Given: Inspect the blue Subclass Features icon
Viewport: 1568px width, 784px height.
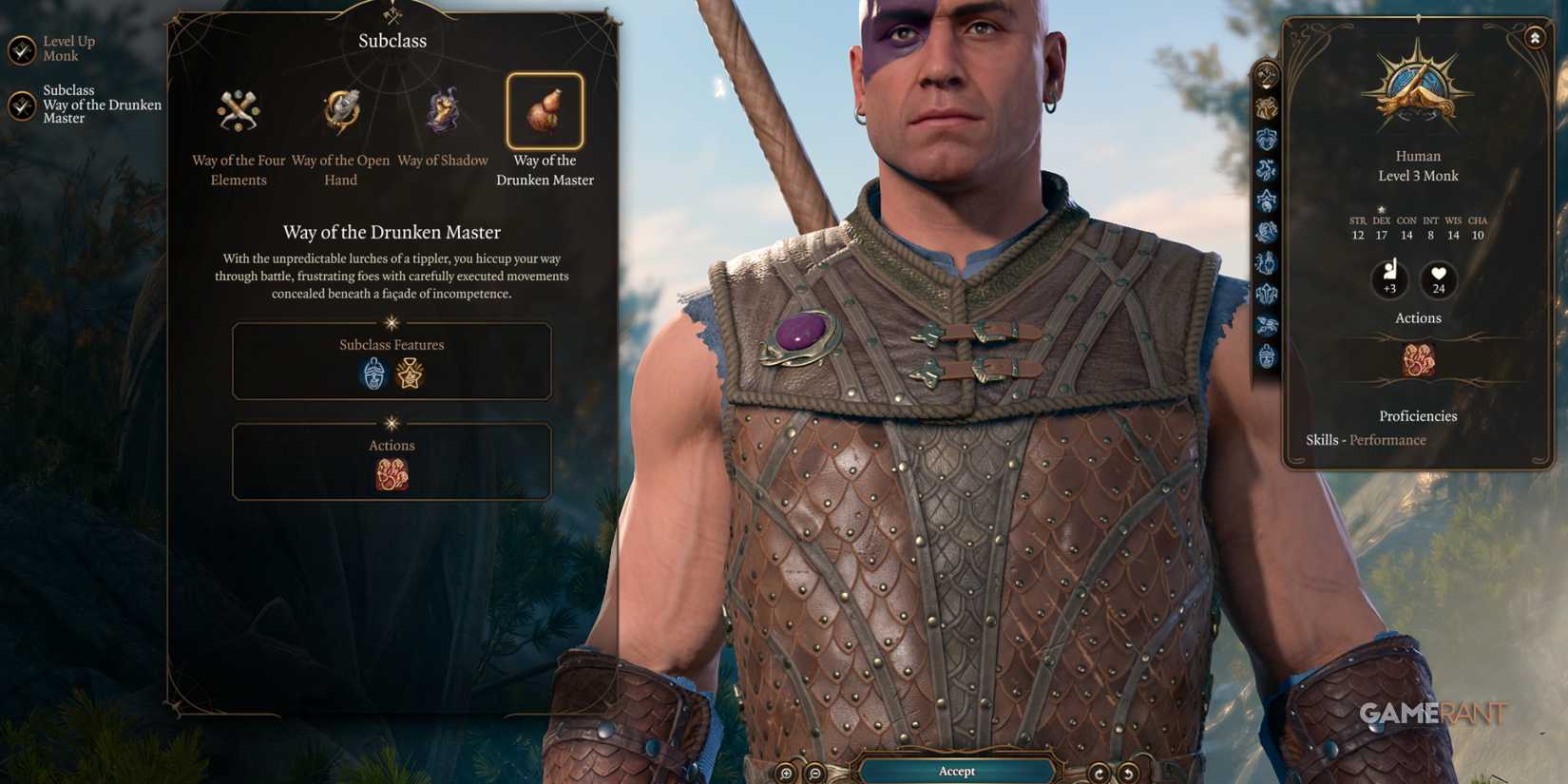Looking at the screenshot, I should click(374, 373).
